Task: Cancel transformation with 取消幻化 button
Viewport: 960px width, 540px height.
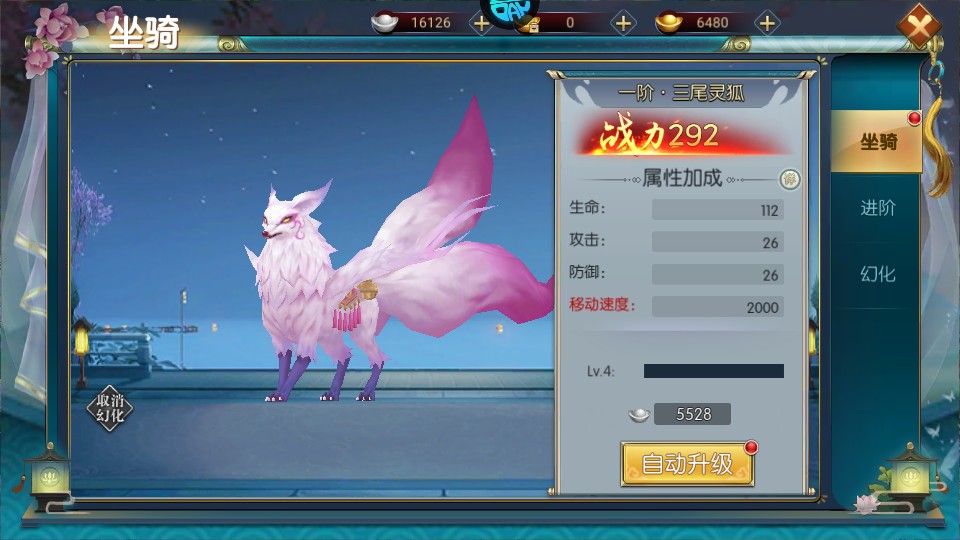Action: point(110,409)
